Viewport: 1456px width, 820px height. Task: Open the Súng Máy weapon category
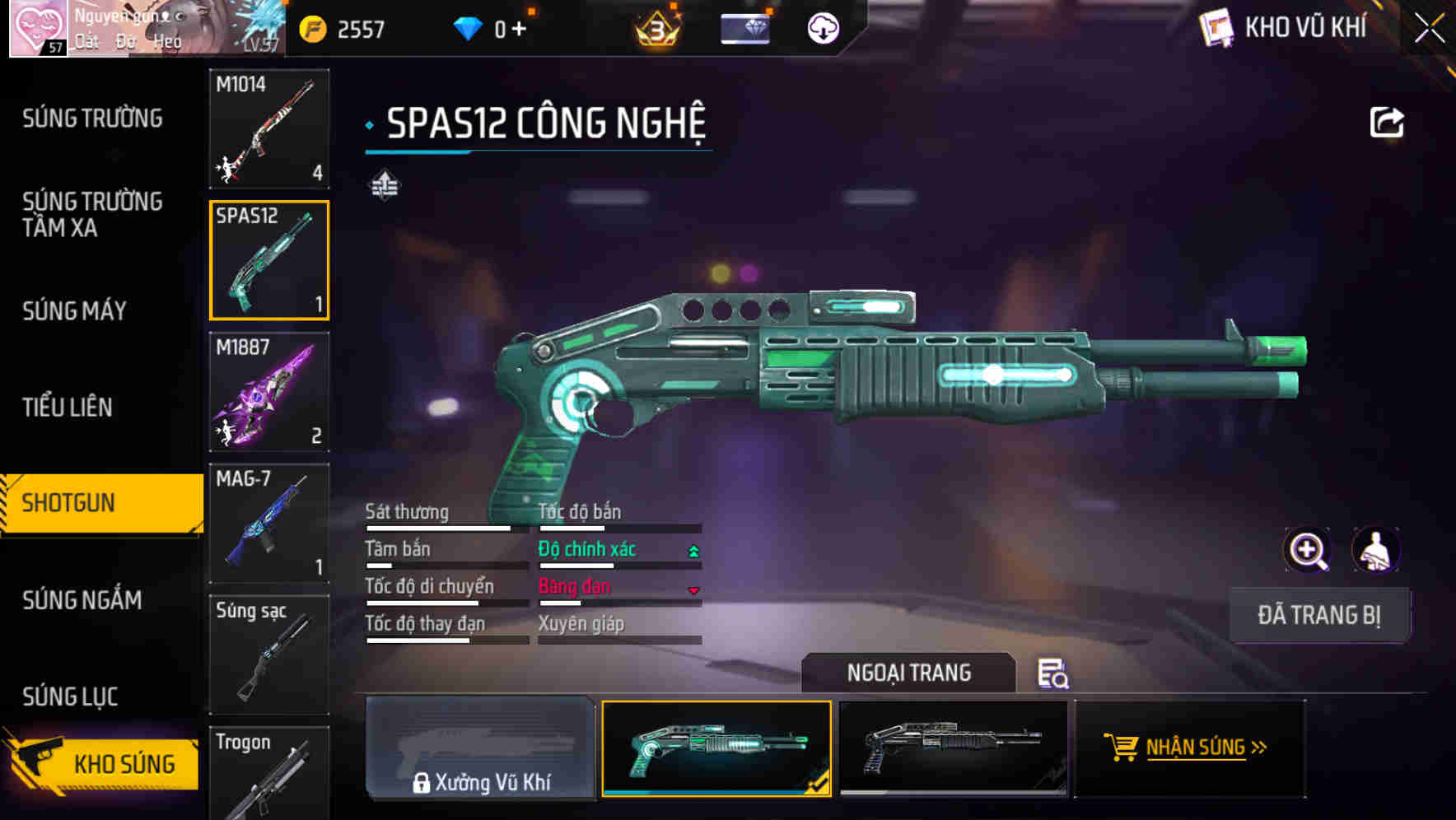tap(74, 310)
